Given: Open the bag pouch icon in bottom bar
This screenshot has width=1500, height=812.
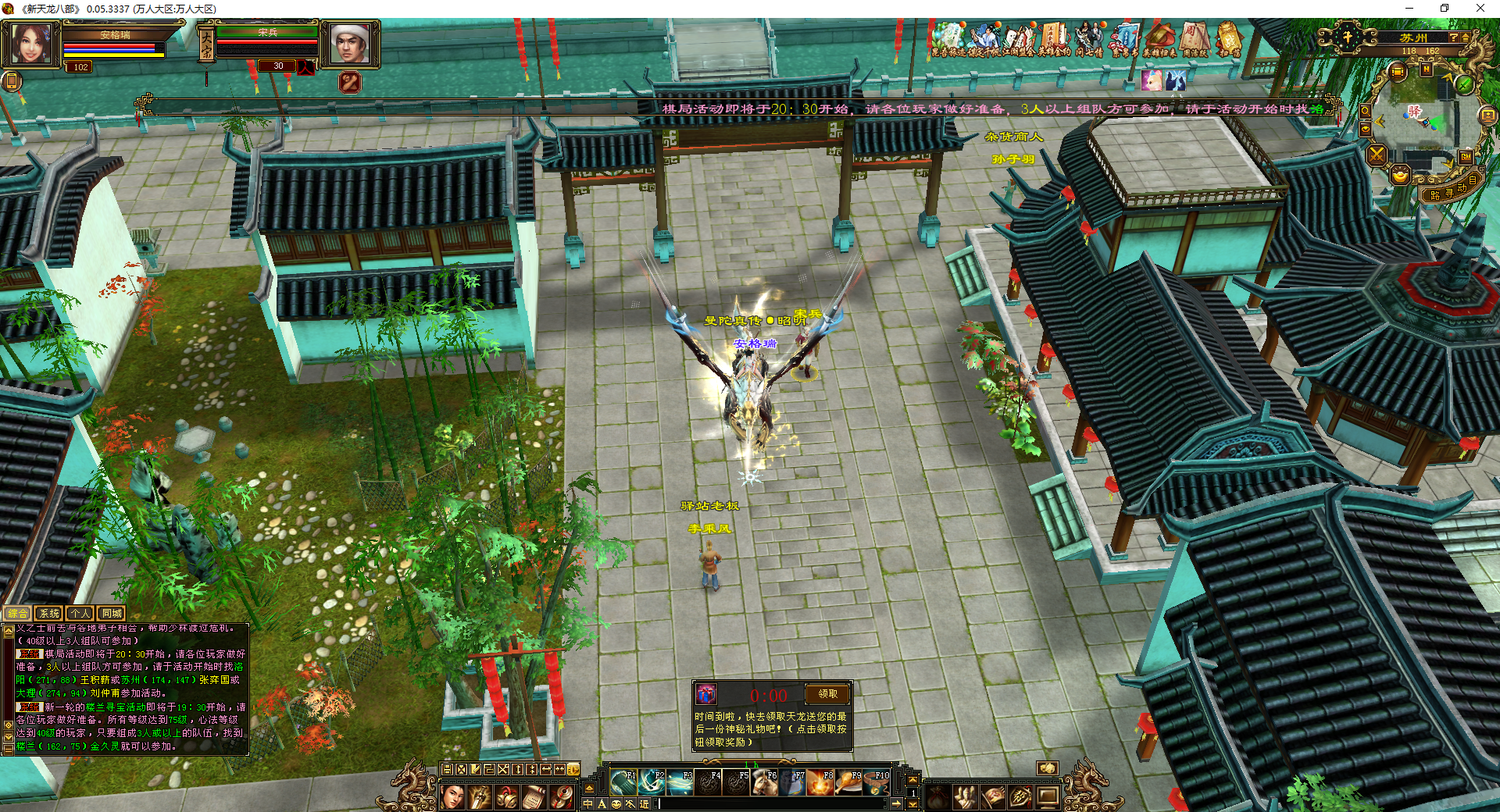Looking at the screenshot, I should pyautogui.click(x=937, y=797).
